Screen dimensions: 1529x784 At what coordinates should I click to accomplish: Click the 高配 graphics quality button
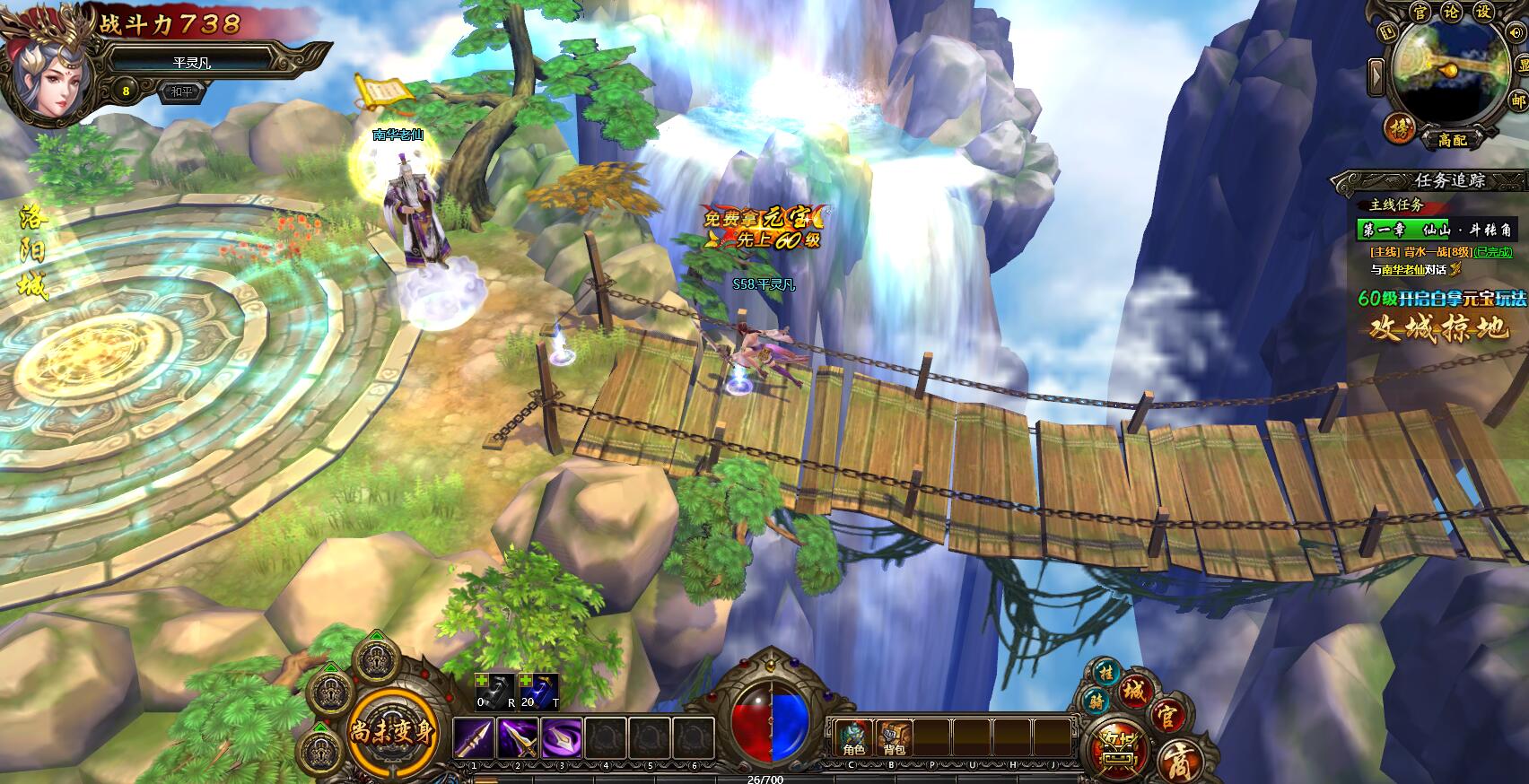[x=1452, y=140]
